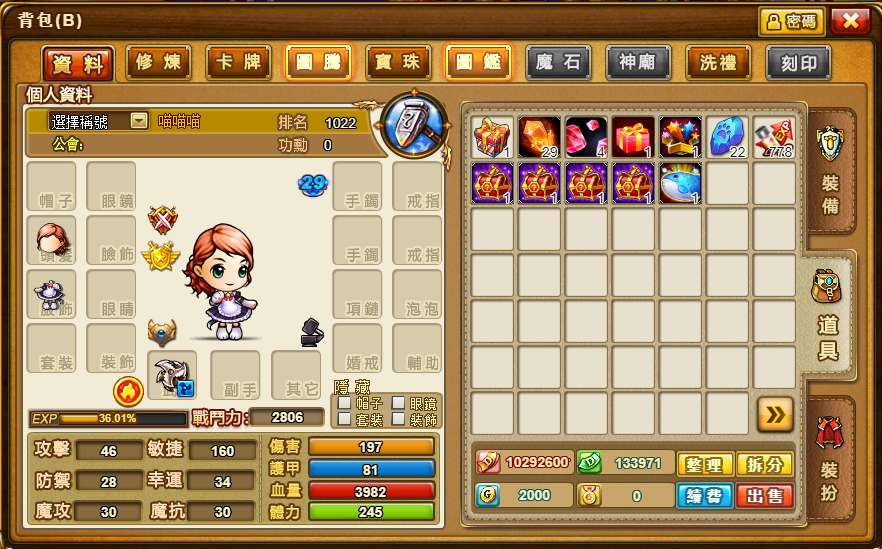
Task: Open the 選擇稱號 title dropdown
Action: click(x=139, y=121)
